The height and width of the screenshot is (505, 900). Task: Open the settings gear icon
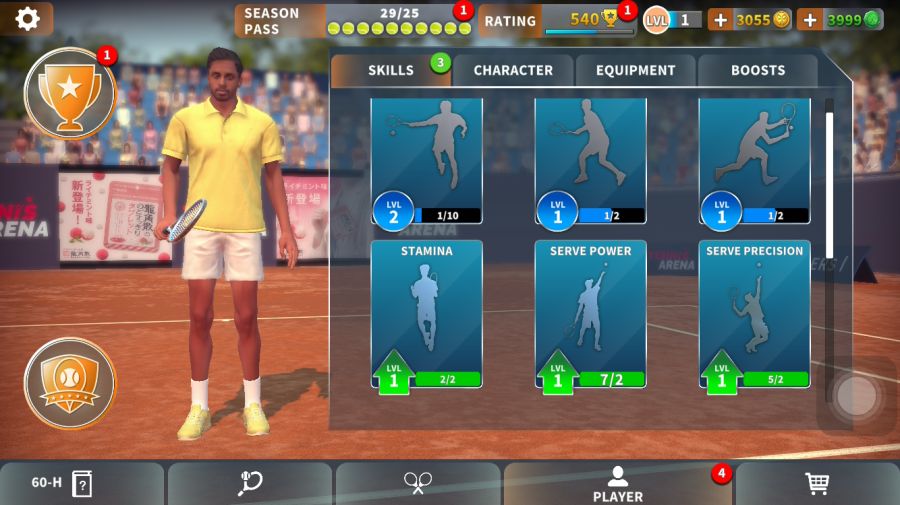click(x=27, y=18)
